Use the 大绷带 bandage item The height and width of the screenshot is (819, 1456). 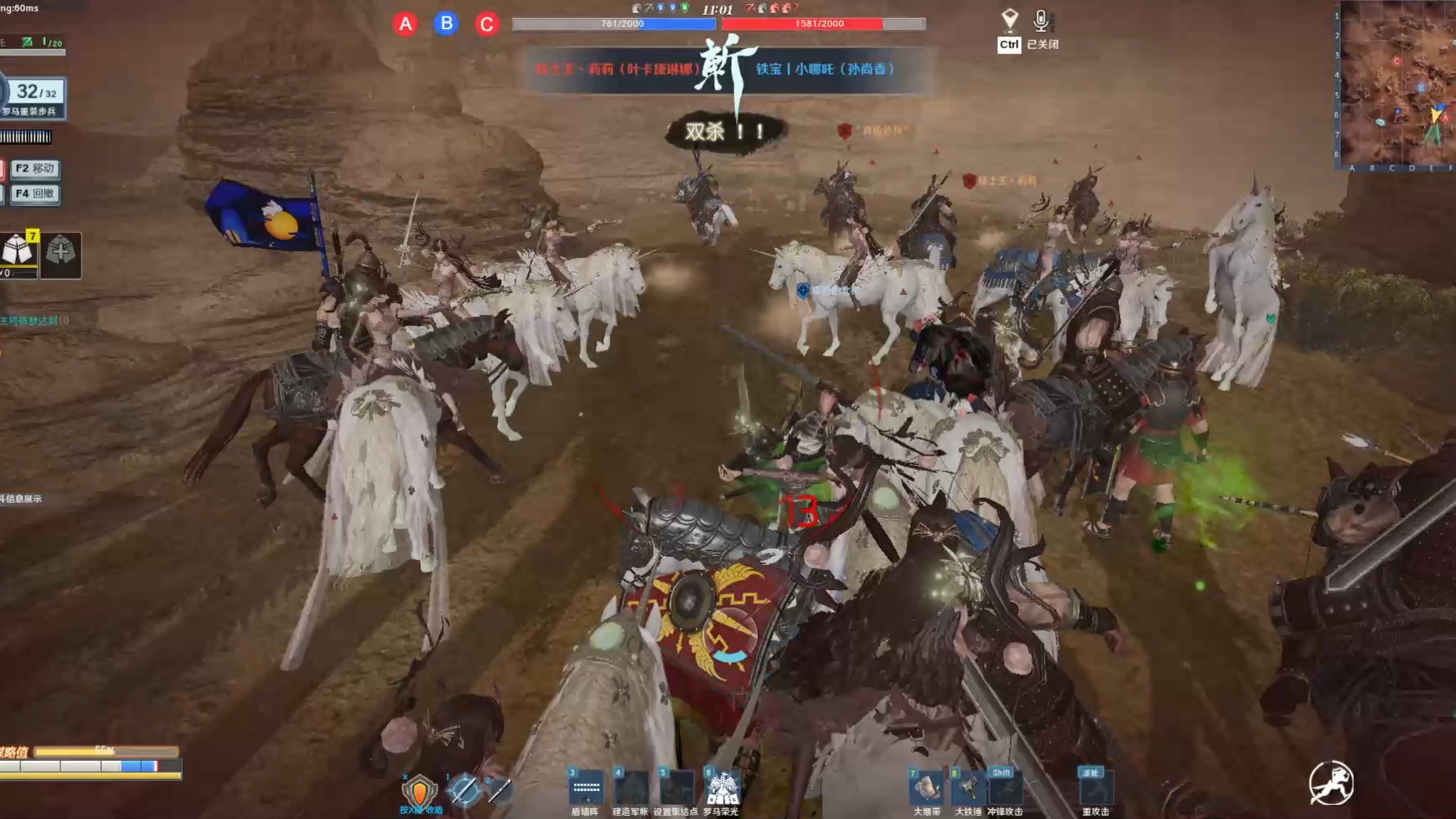coord(926,789)
